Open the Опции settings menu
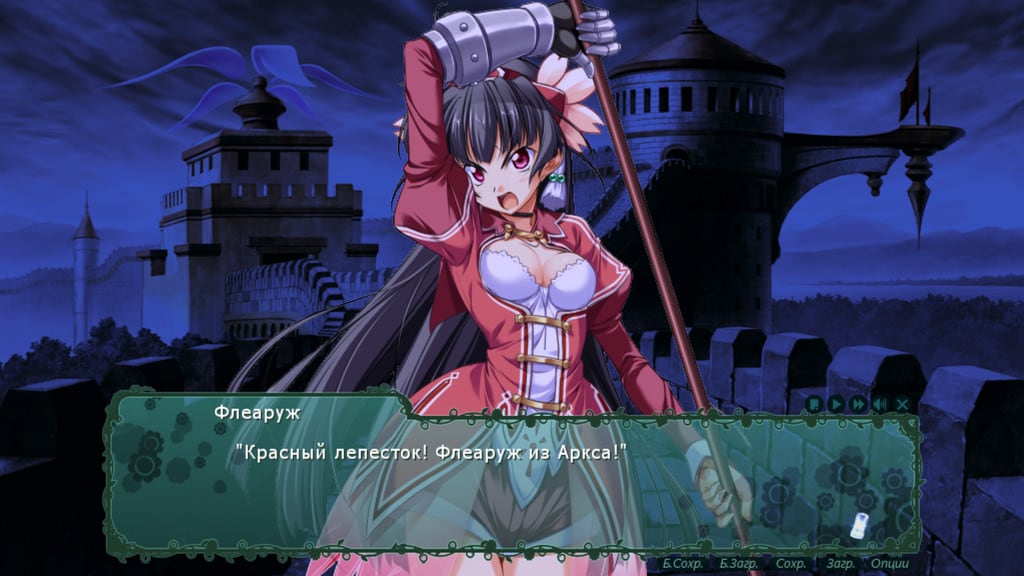 click(x=889, y=564)
